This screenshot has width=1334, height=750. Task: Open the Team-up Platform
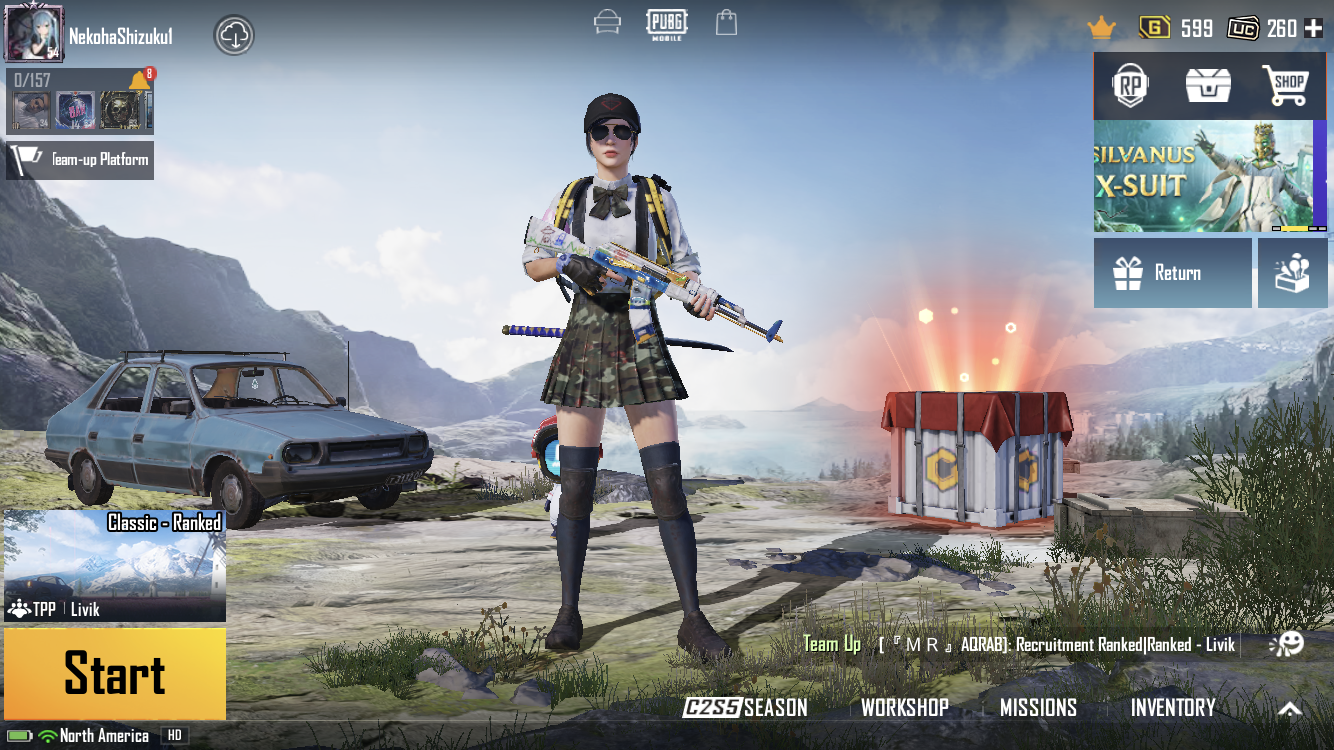coord(80,160)
